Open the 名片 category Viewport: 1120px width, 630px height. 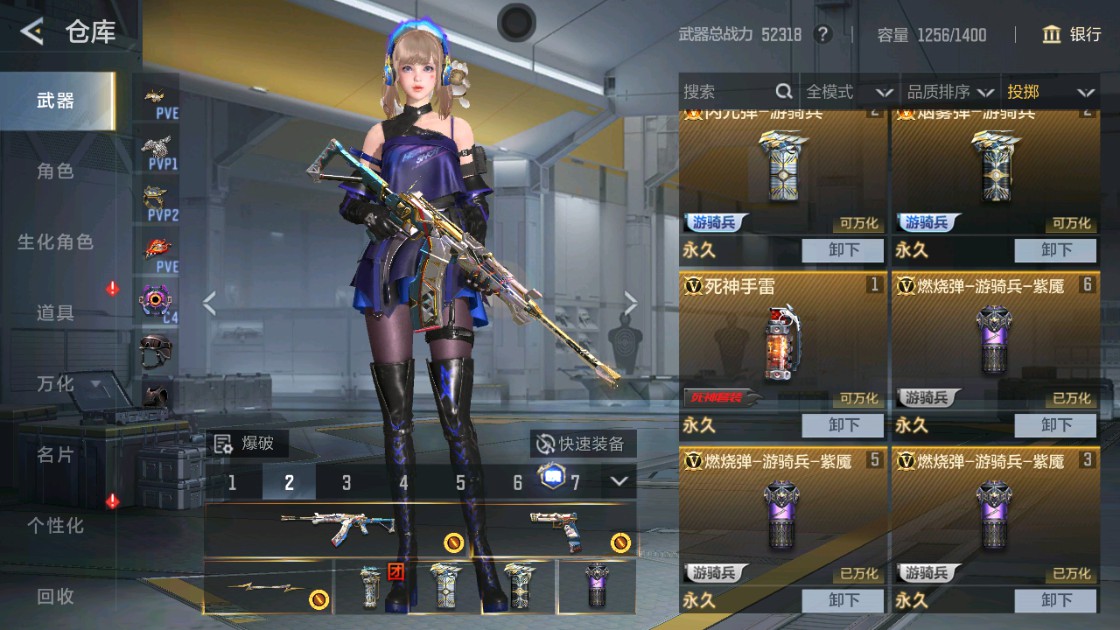pos(56,454)
